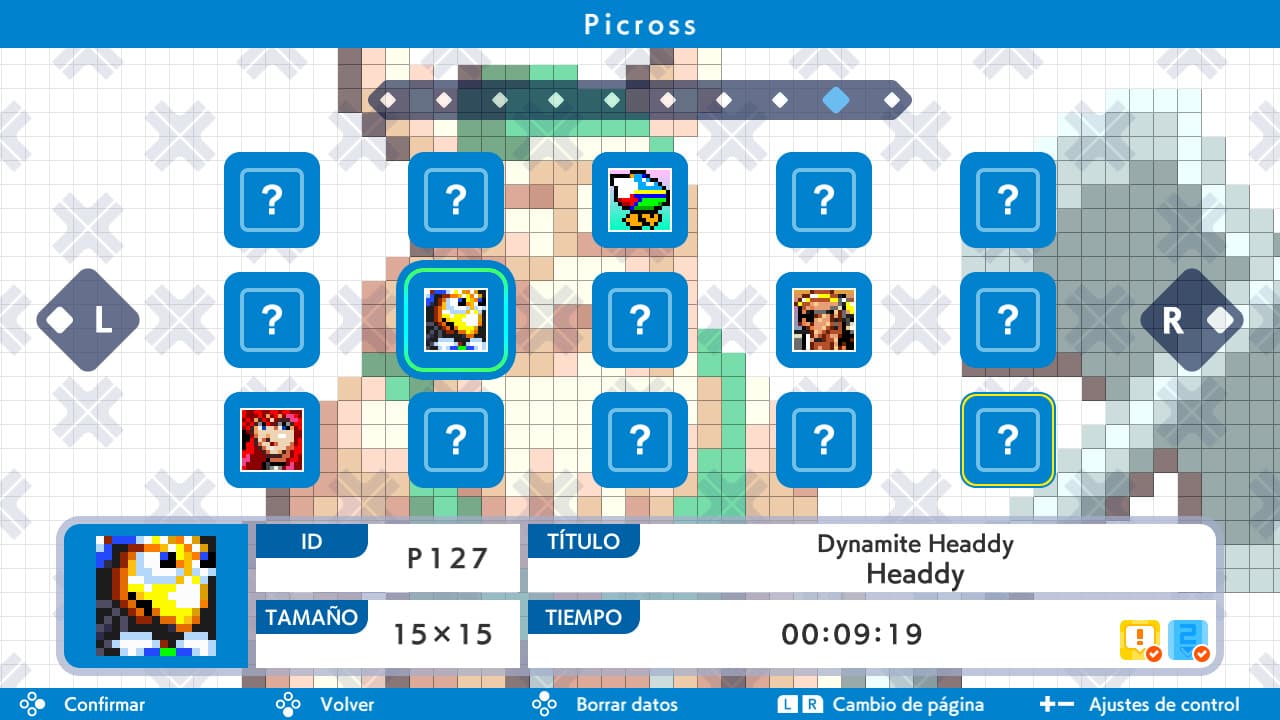Select the yellow-outlined question-mark tile
Image resolution: width=1280 pixels, height=720 pixels.
point(1007,440)
